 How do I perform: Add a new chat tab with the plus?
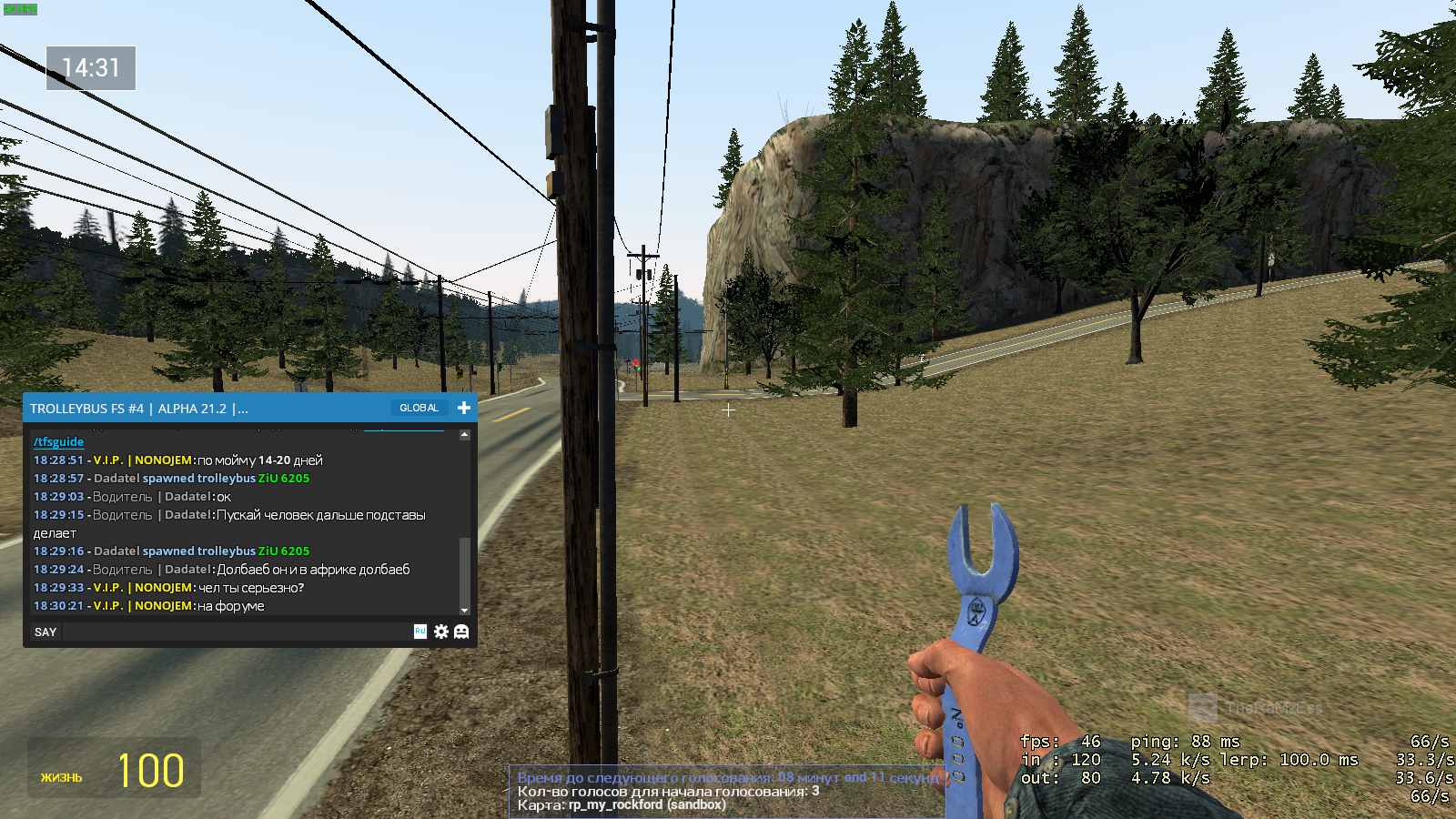tap(464, 408)
